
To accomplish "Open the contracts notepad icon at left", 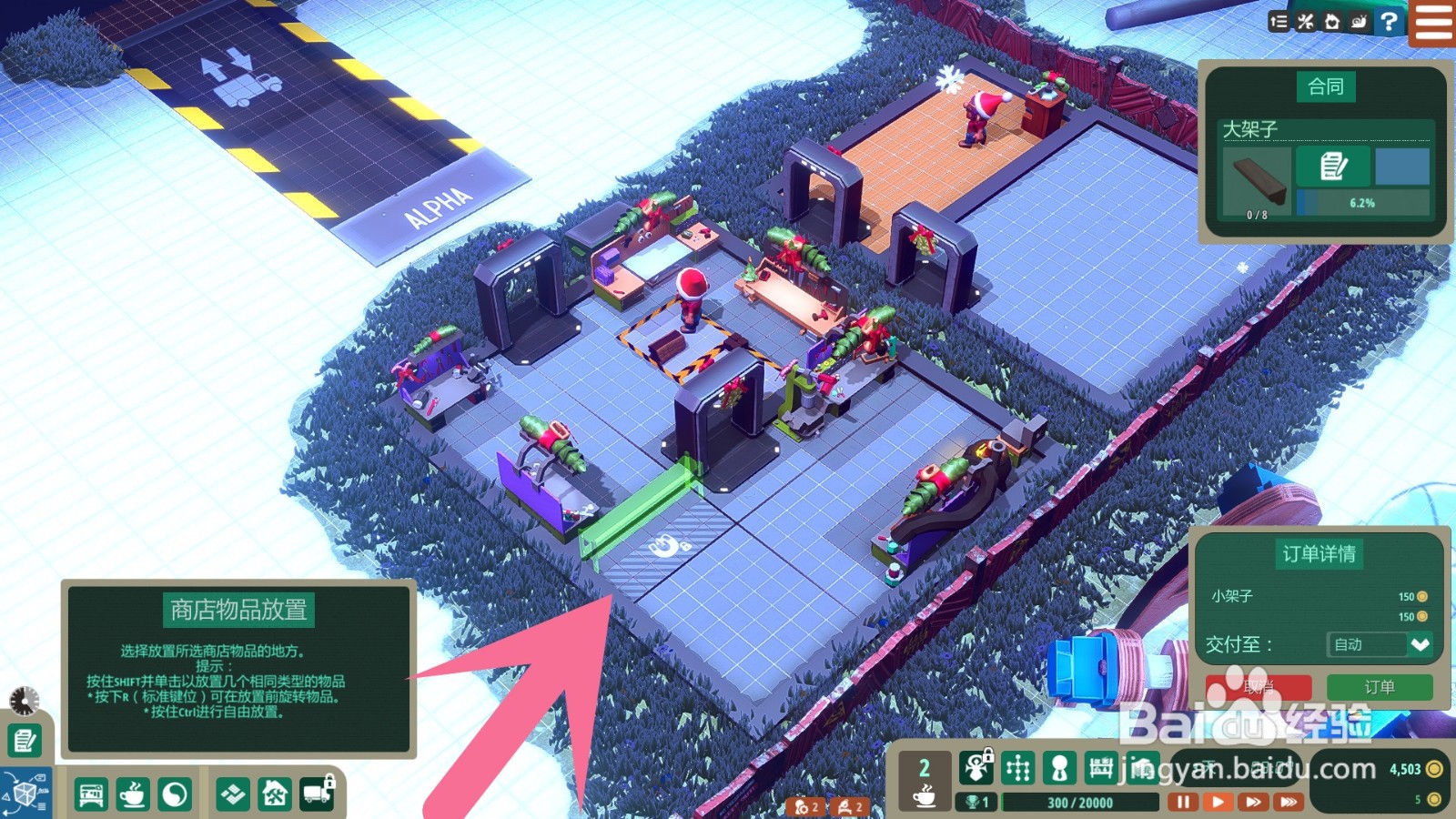I will click(25, 741).
